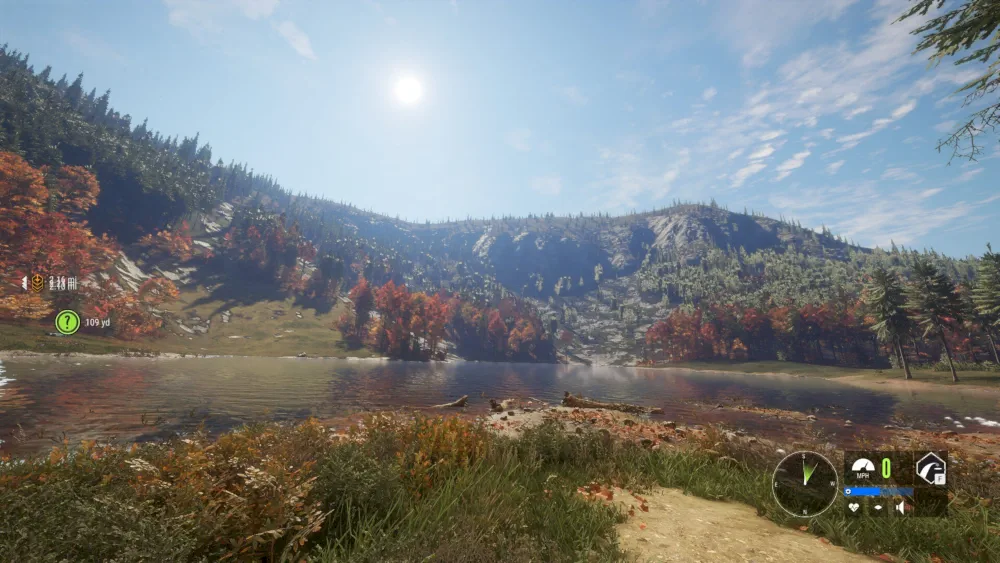
Task: Click the eye visibility indicator icon
Action: pyautogui.click(x=878, y=507)
